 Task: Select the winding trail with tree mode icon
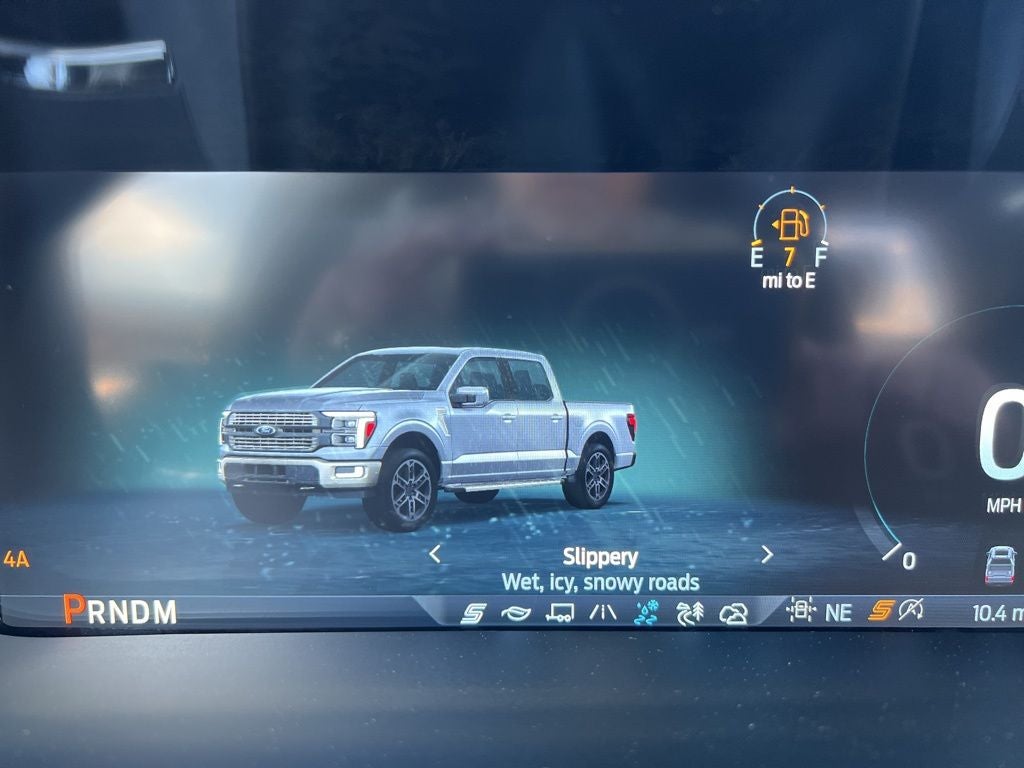[690, 613]
